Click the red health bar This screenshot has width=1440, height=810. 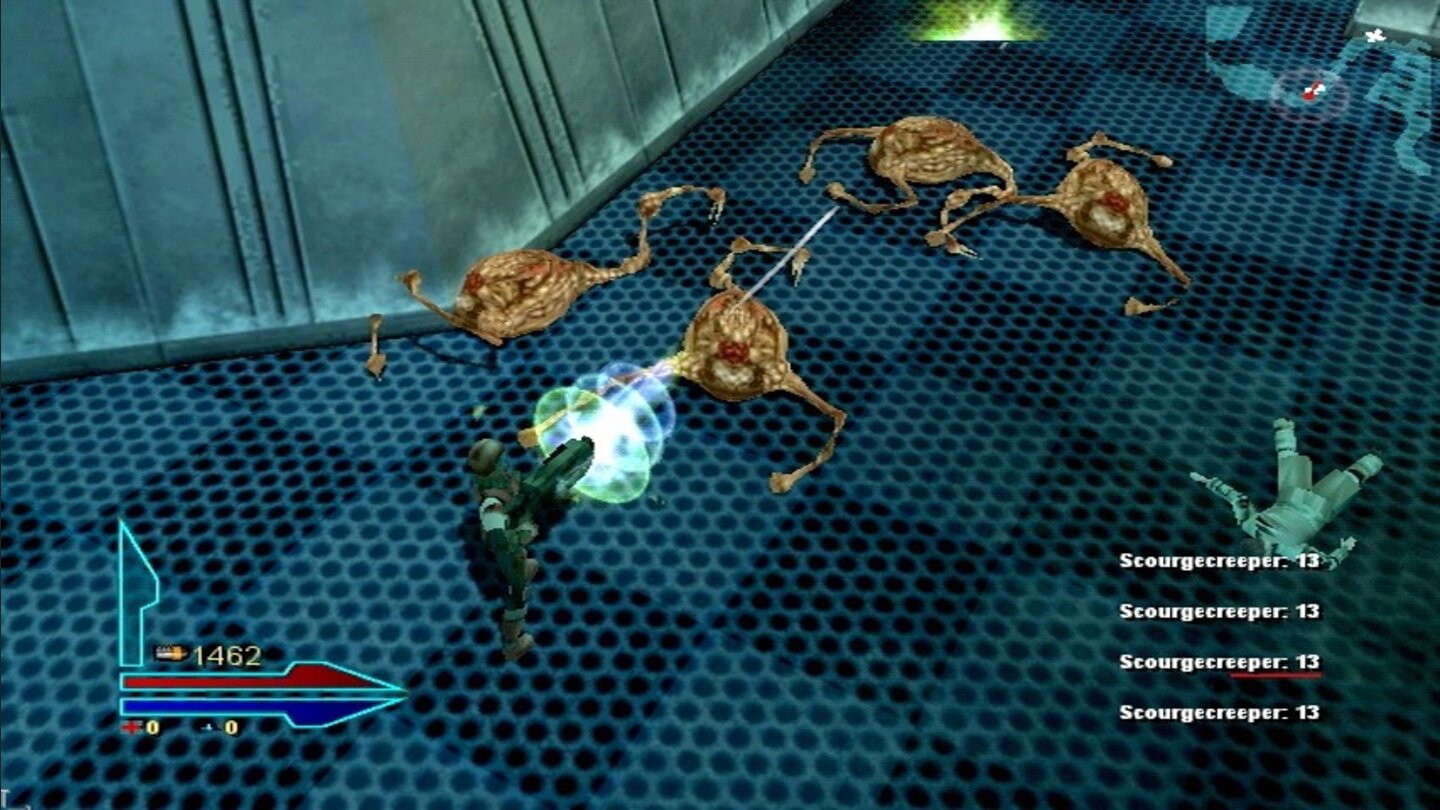pyautogui.click(x=240, y=679)
